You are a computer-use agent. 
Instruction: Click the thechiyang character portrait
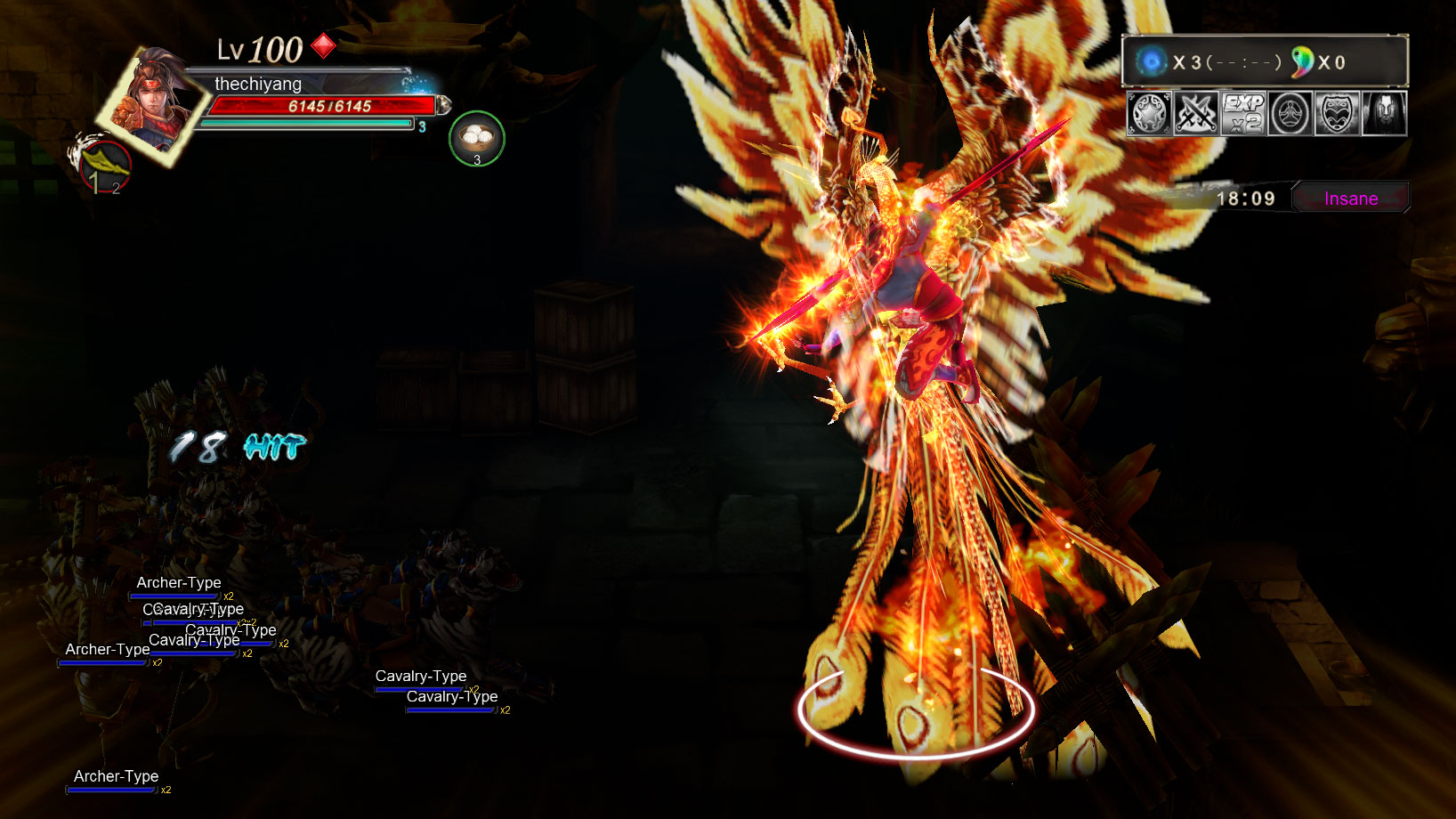pos(153,102)
